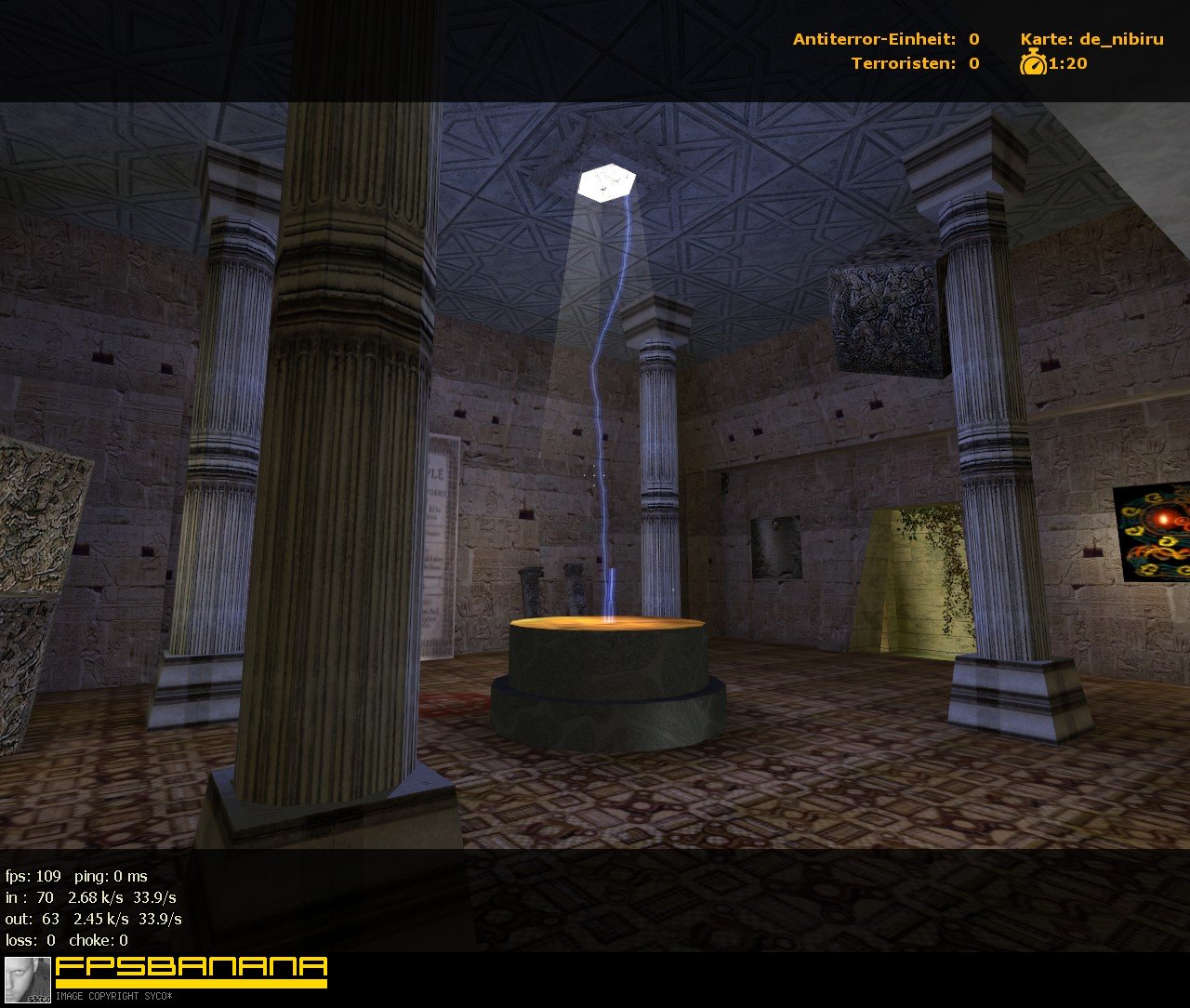1190x1008 pixels.
Task: Click the stopwatch timer icon in the HUD
Action: tap(1034, 65)
